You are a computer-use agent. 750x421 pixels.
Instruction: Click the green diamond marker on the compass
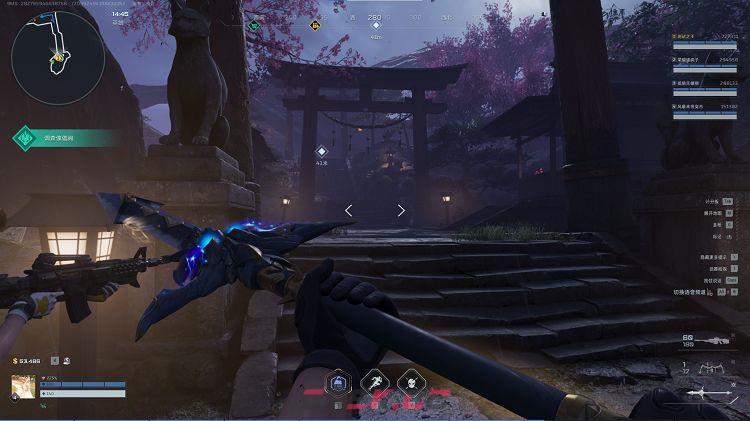coord(255,26)
